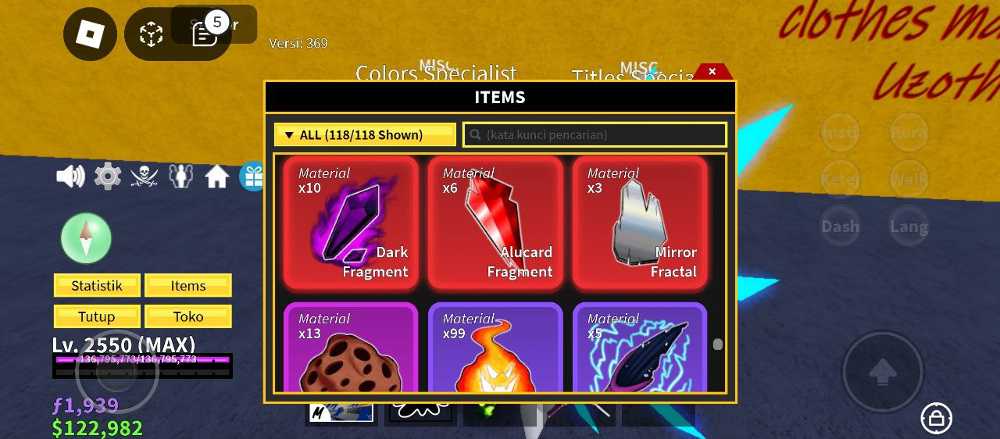Image resolution: width=1000 pixels, height=439 pixels.
Task: Tap the Dash action button
Action: coord(840,227)
